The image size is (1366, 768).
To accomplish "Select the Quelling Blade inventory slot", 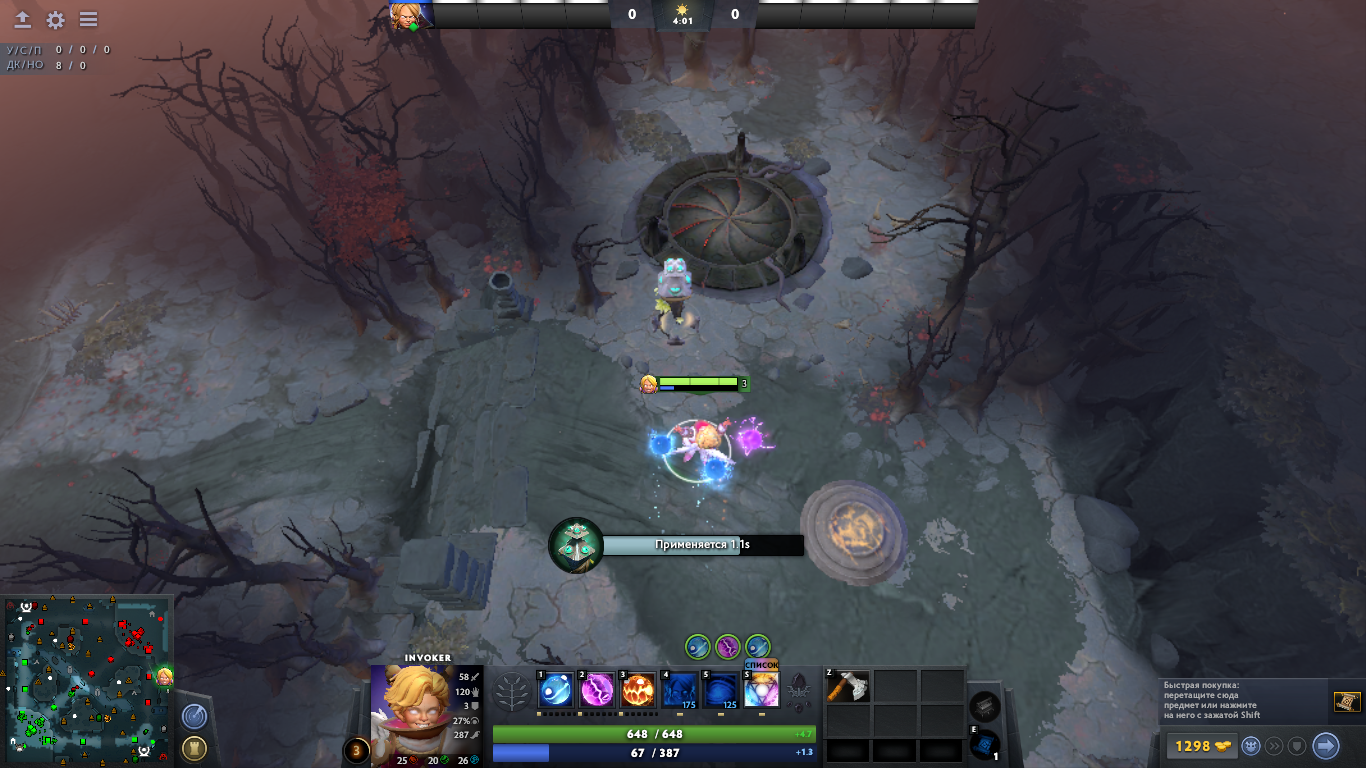I will pyautogui.click(x=848, y=686).
